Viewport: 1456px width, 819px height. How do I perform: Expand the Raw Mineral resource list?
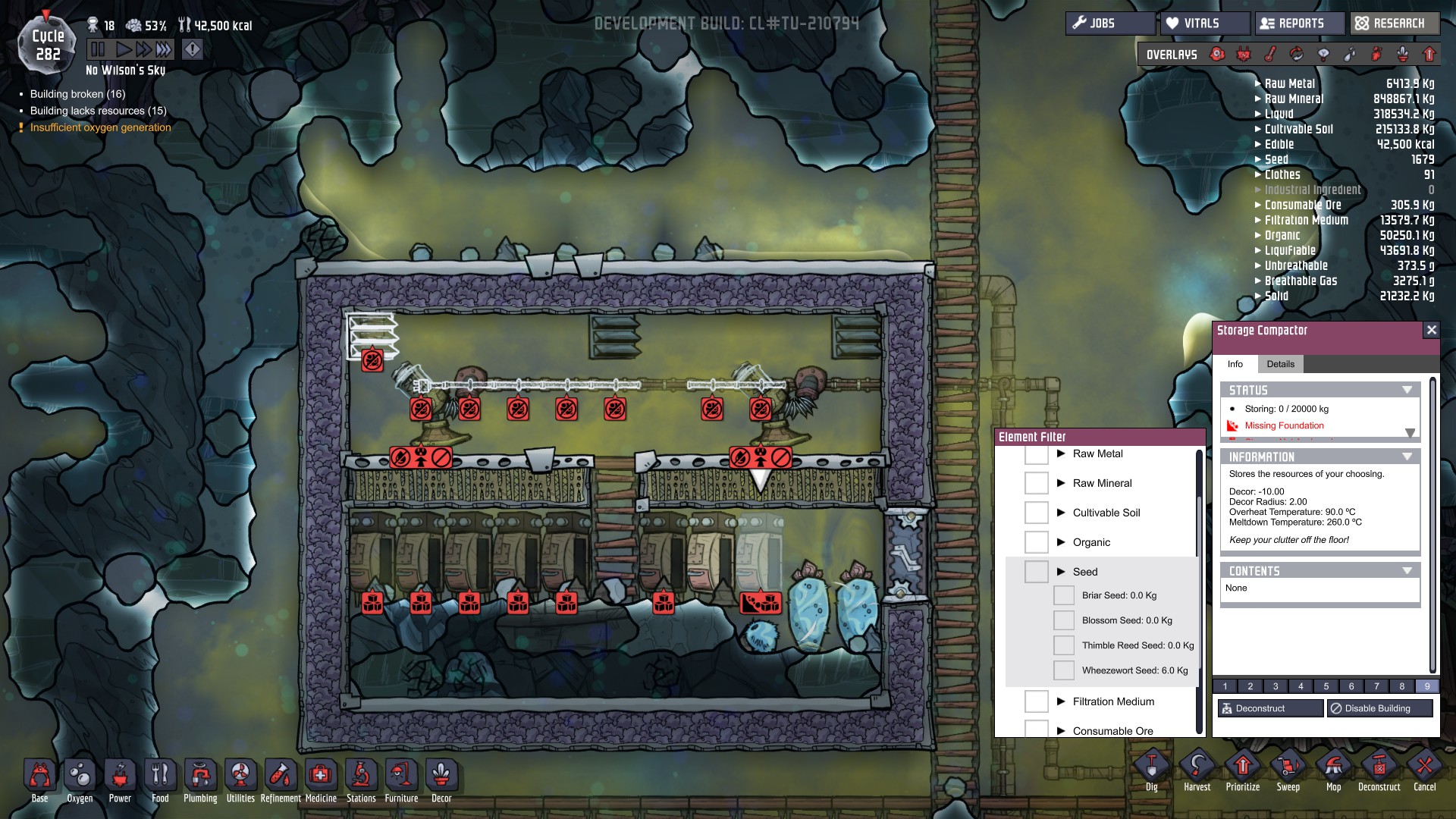[1258, 99]
